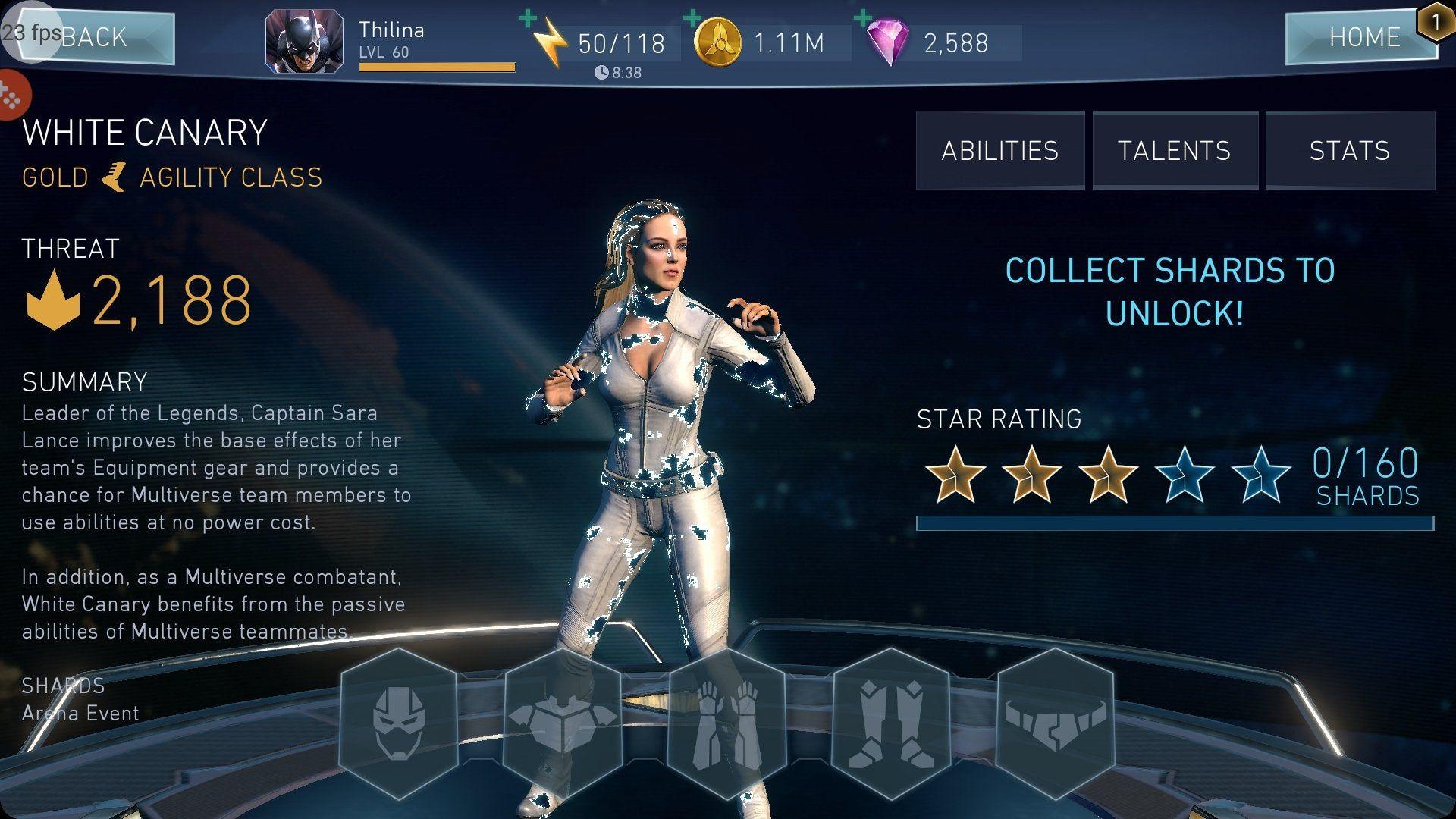The height and width of the screenshot is (819, 1456).
Task: Buy more gold coins via the coin icon
Action: tap(717, 42)
